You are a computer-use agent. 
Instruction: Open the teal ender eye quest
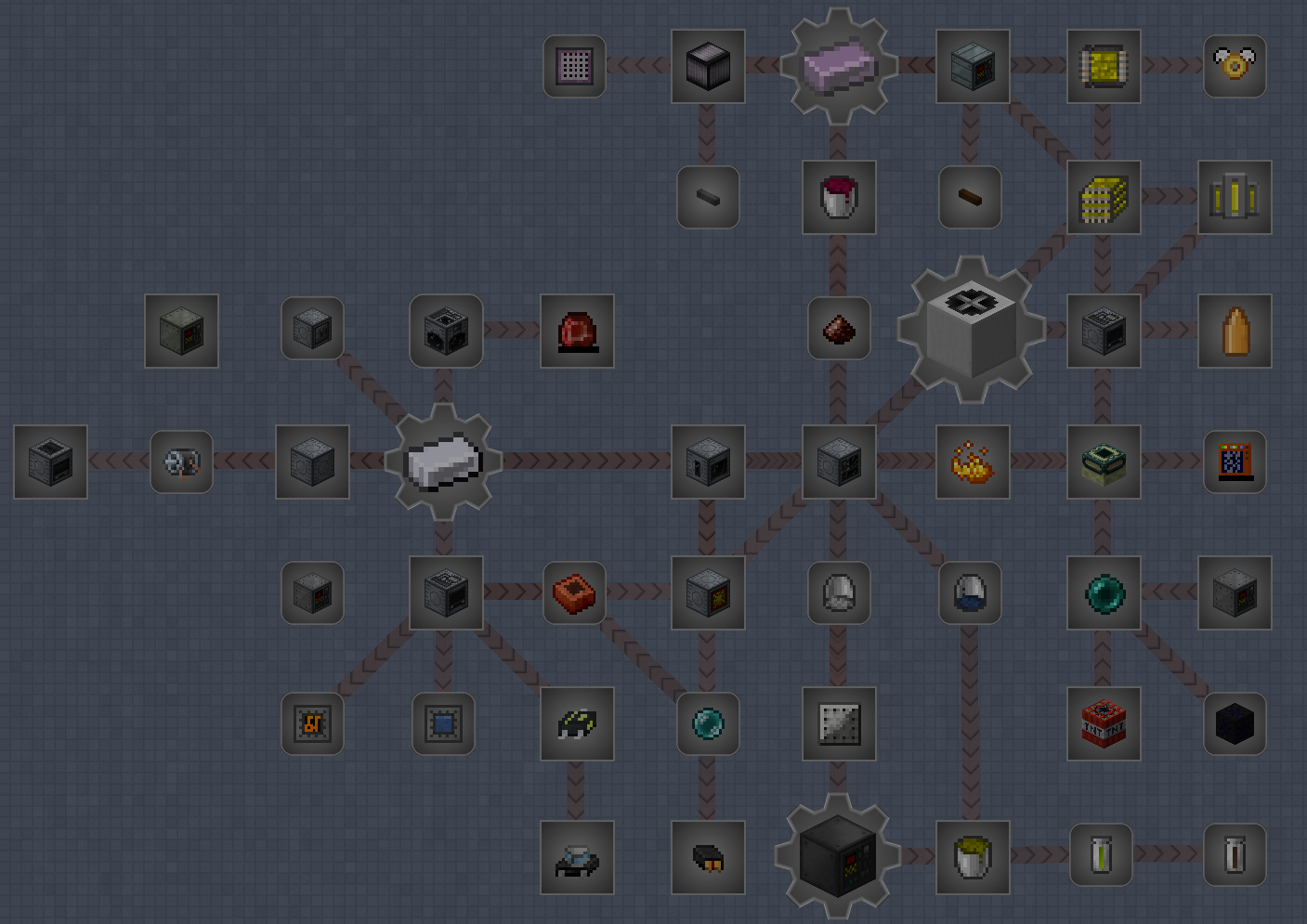point(1103,592)
